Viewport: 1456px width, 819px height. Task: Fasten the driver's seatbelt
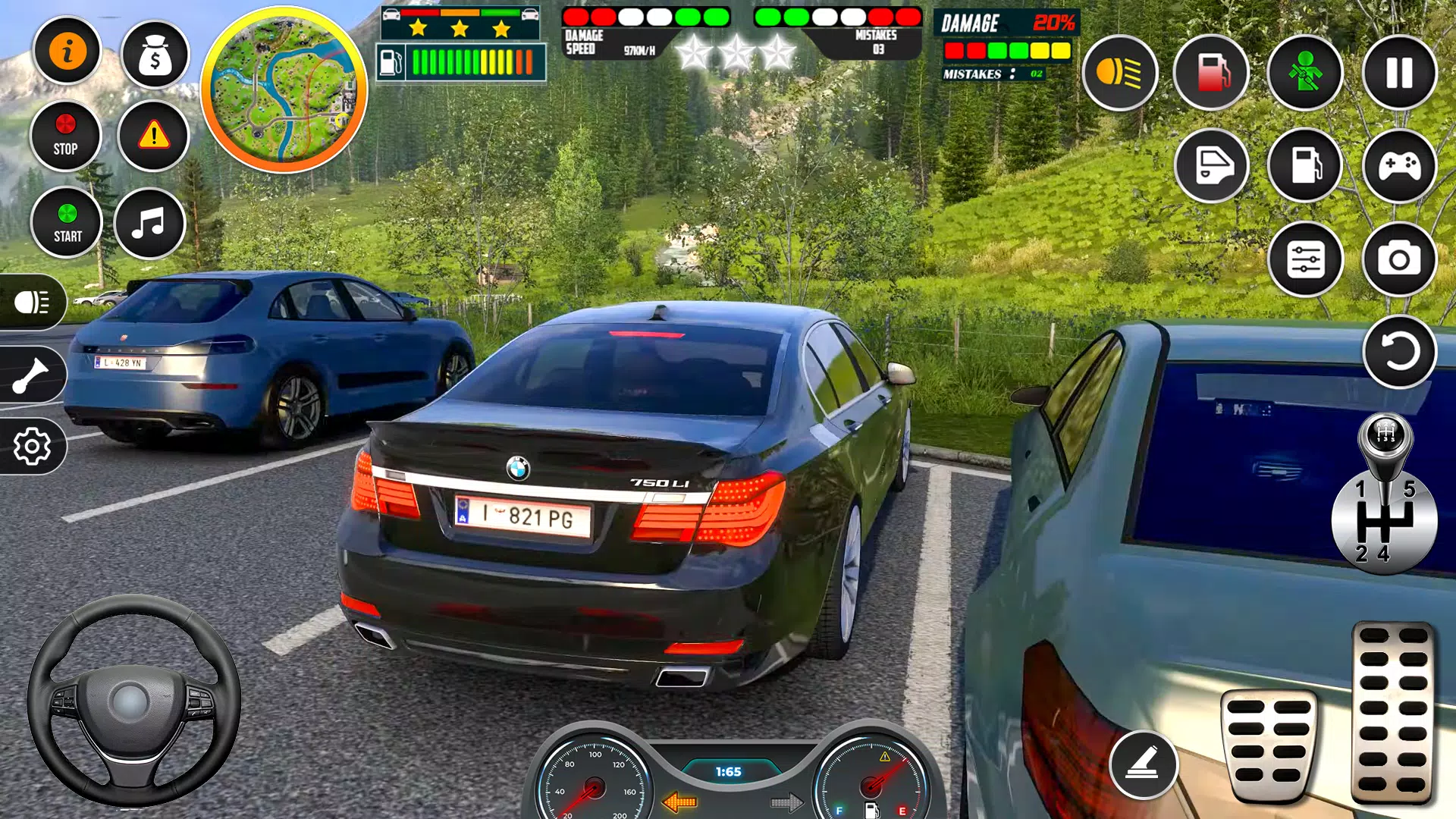point(1304,72)
